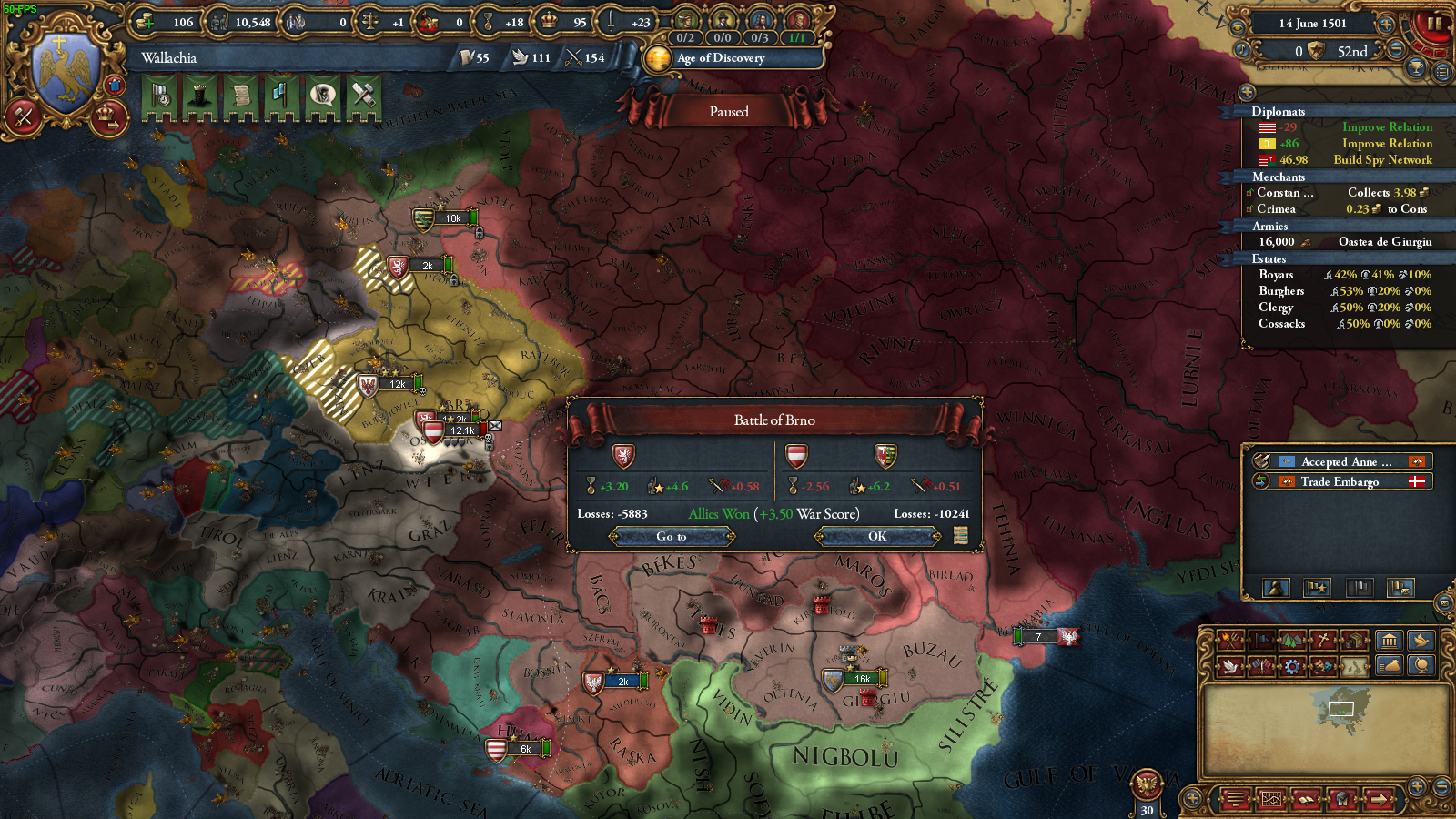Open the political mapmode with flag icon

tap(1262, 642)
